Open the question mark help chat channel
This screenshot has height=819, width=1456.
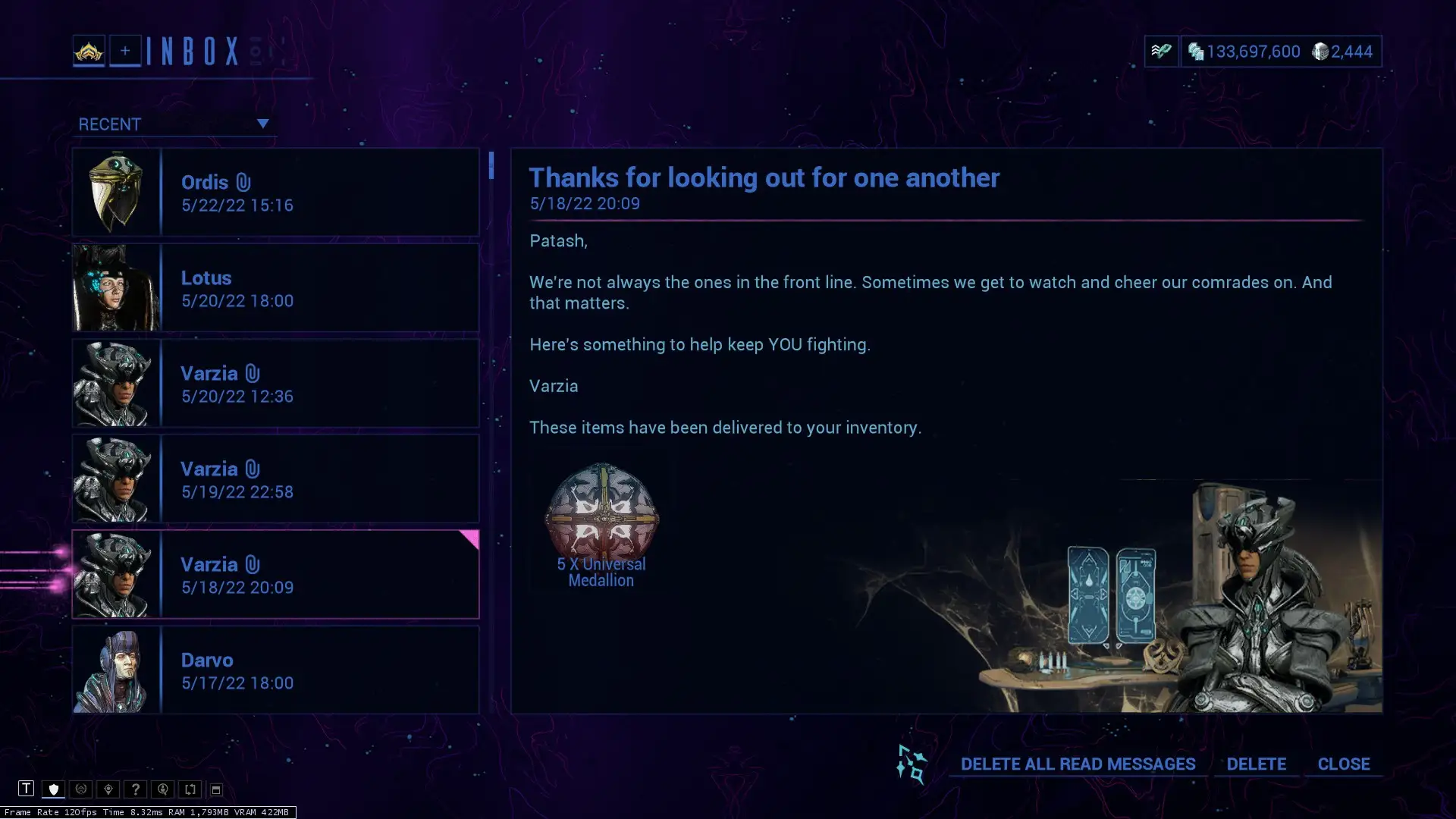coord(136,789)
